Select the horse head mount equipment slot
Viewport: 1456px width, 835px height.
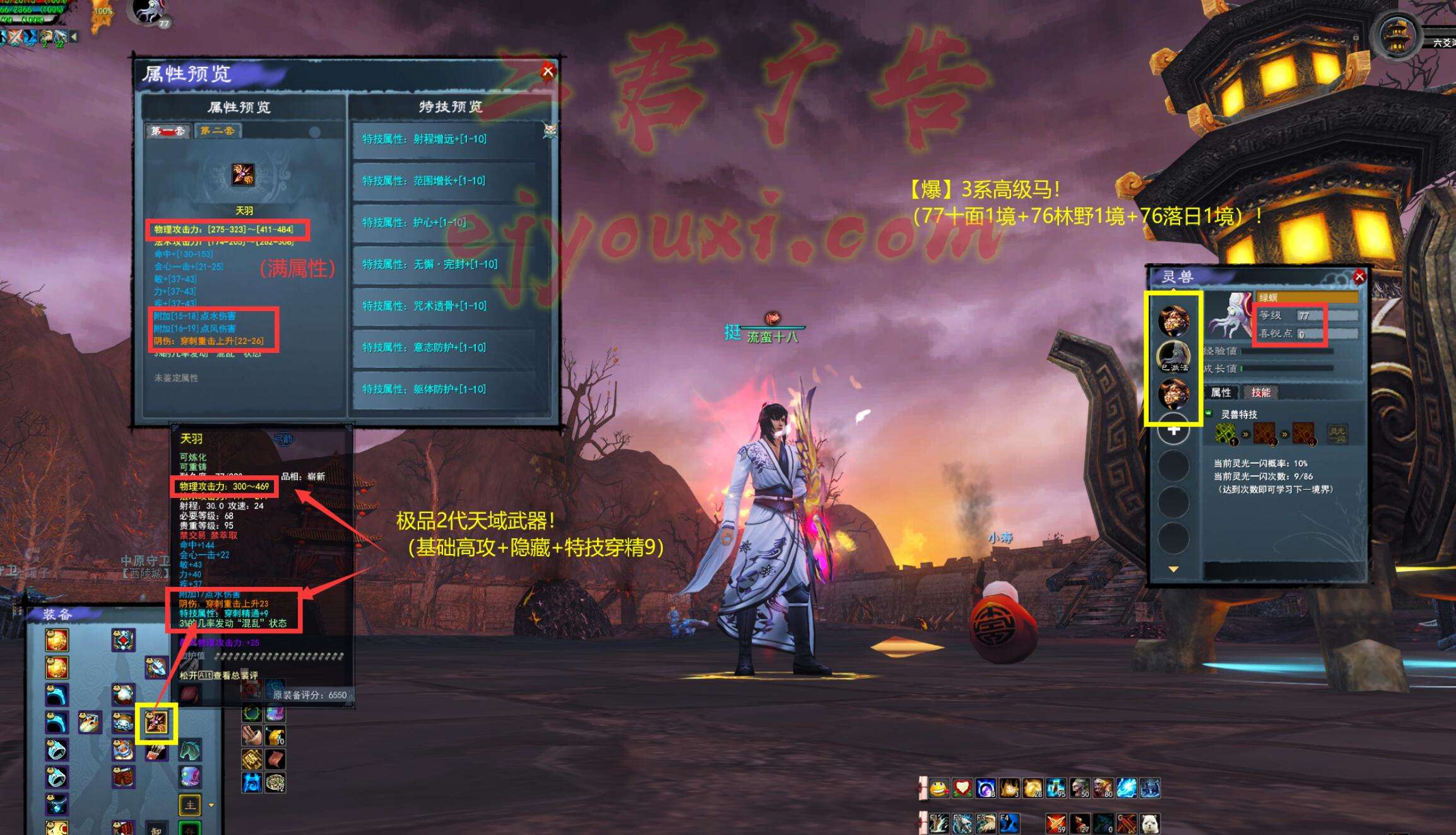point(191,750)
